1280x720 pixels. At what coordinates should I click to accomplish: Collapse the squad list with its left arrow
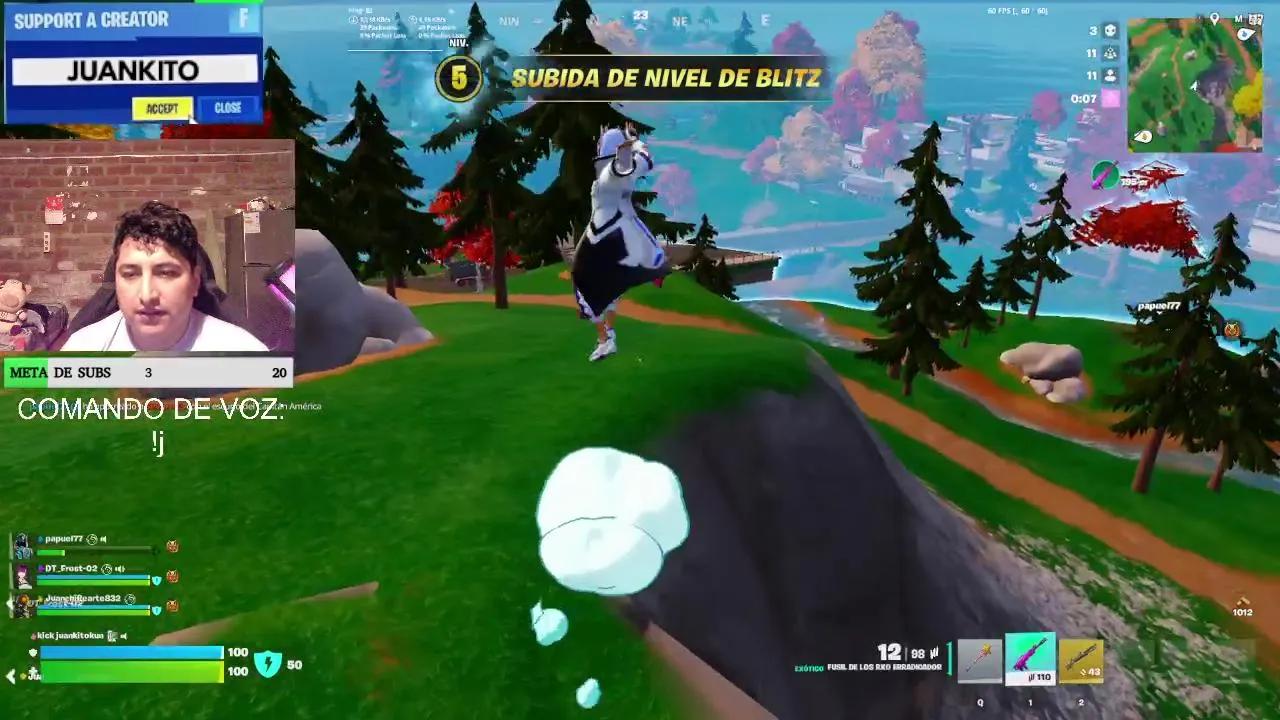[9, 602]
